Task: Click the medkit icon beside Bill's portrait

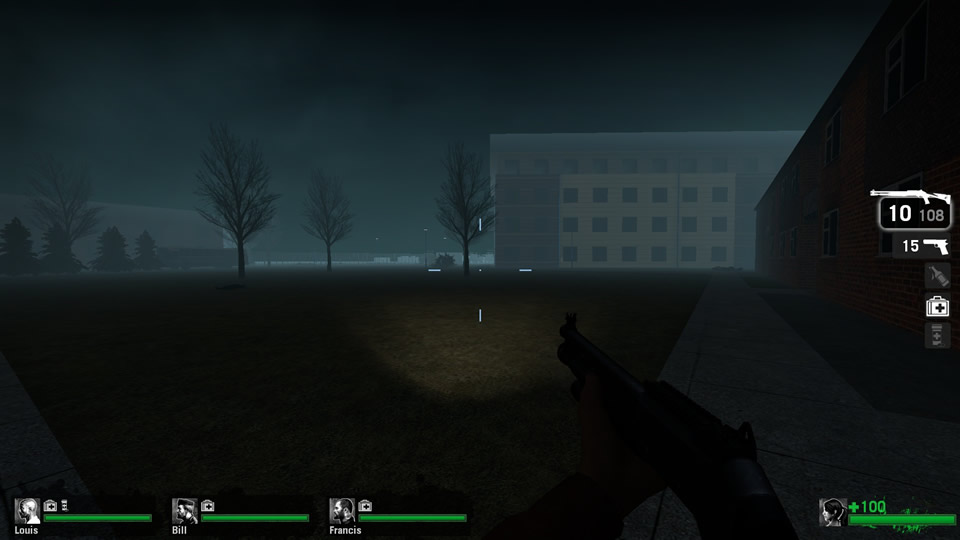Action: click(208, 506)
